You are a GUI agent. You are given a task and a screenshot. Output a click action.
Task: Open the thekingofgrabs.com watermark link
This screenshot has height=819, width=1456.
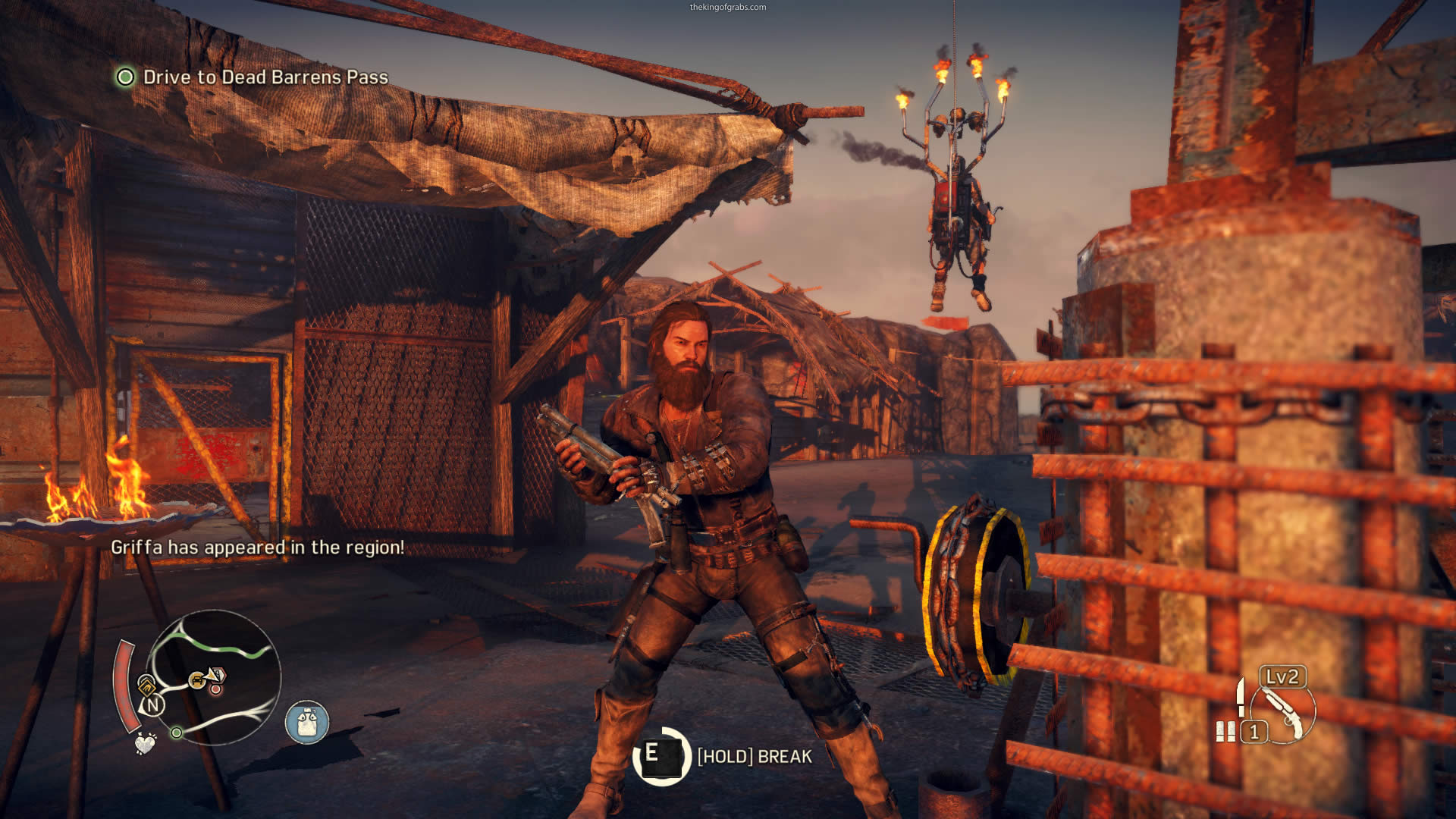[727, 8]
